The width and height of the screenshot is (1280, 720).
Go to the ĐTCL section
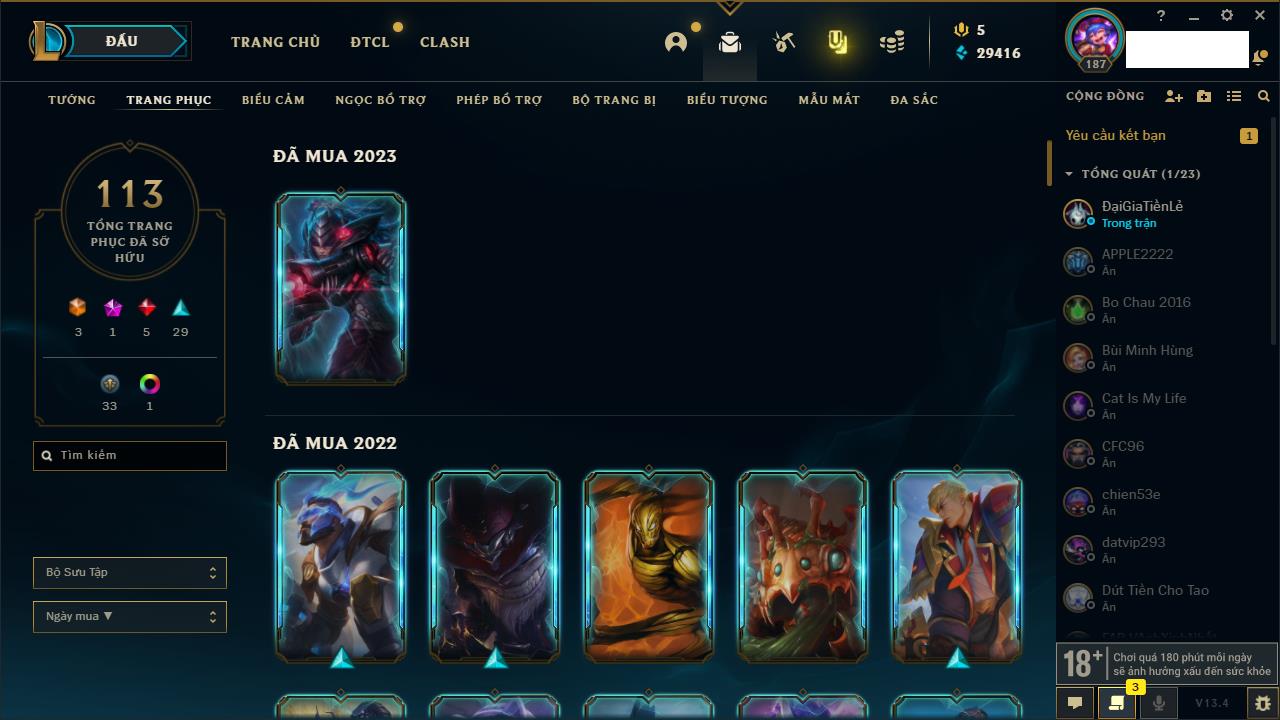point(370,42)
